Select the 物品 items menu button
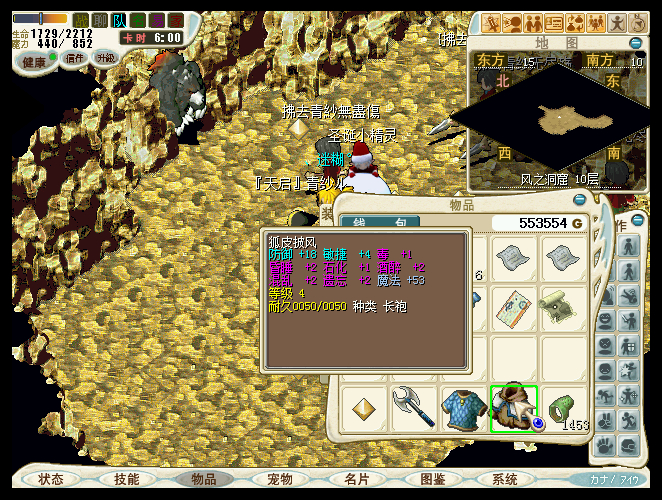 [203, 479]
